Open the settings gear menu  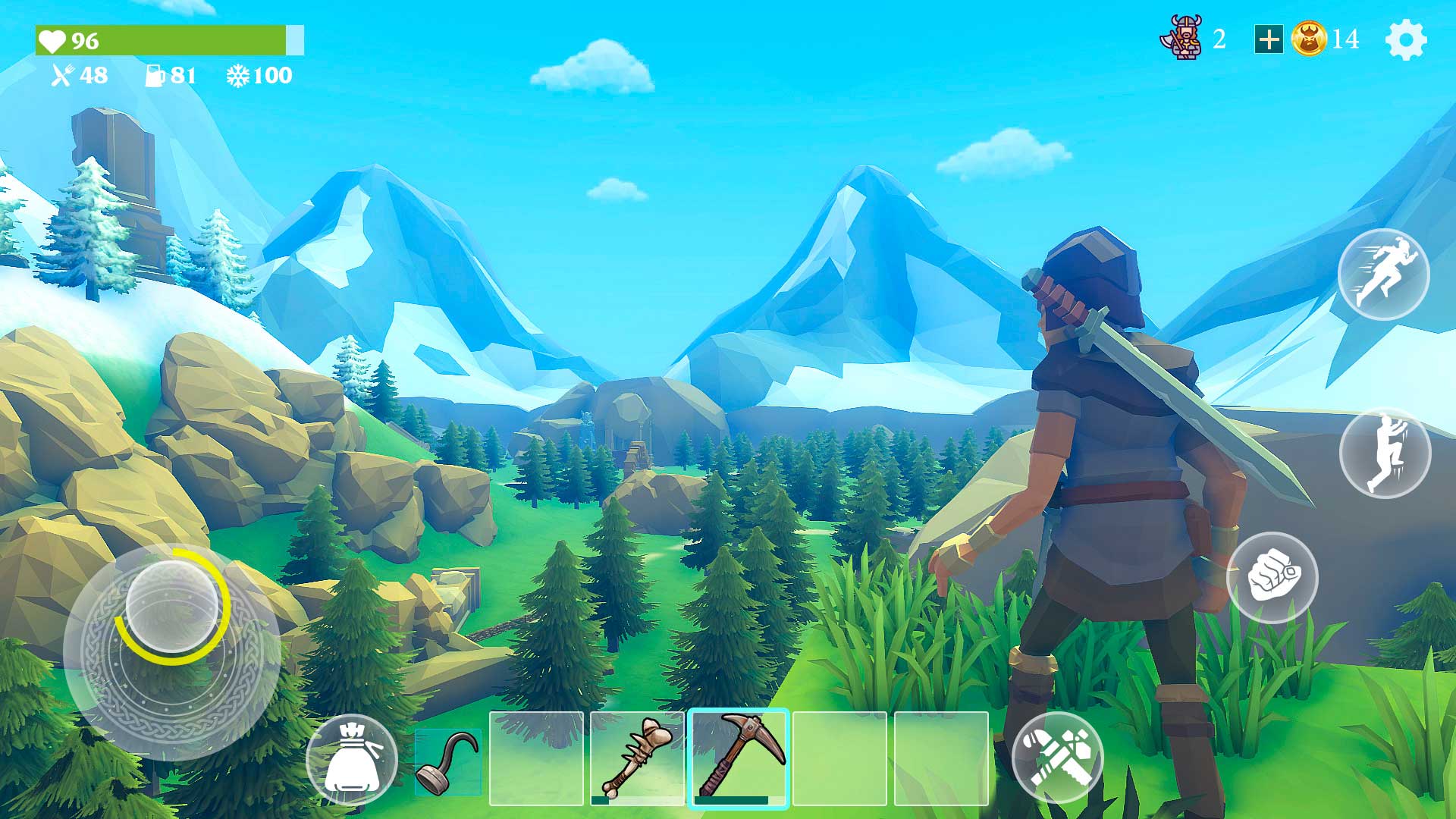1405,39
